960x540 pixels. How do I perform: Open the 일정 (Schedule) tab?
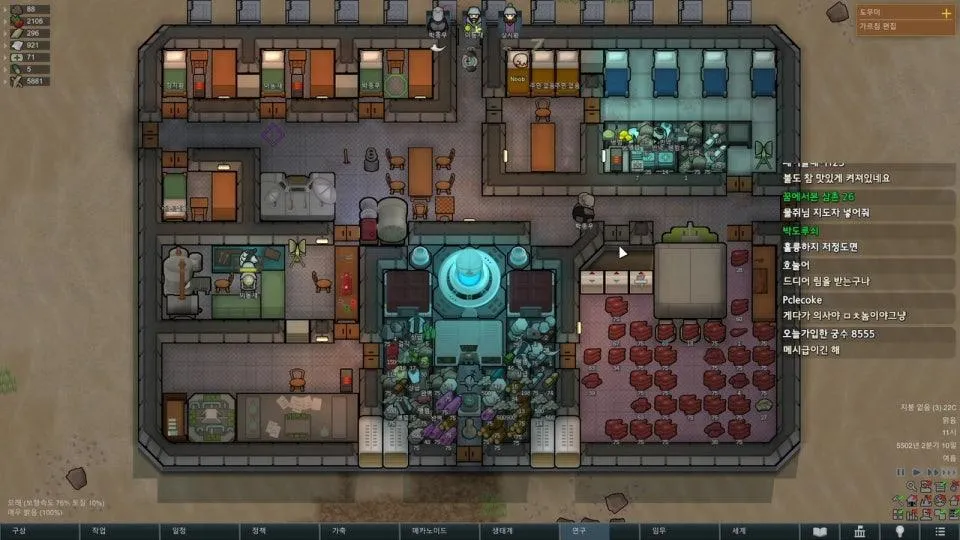(x=178, y=531)
